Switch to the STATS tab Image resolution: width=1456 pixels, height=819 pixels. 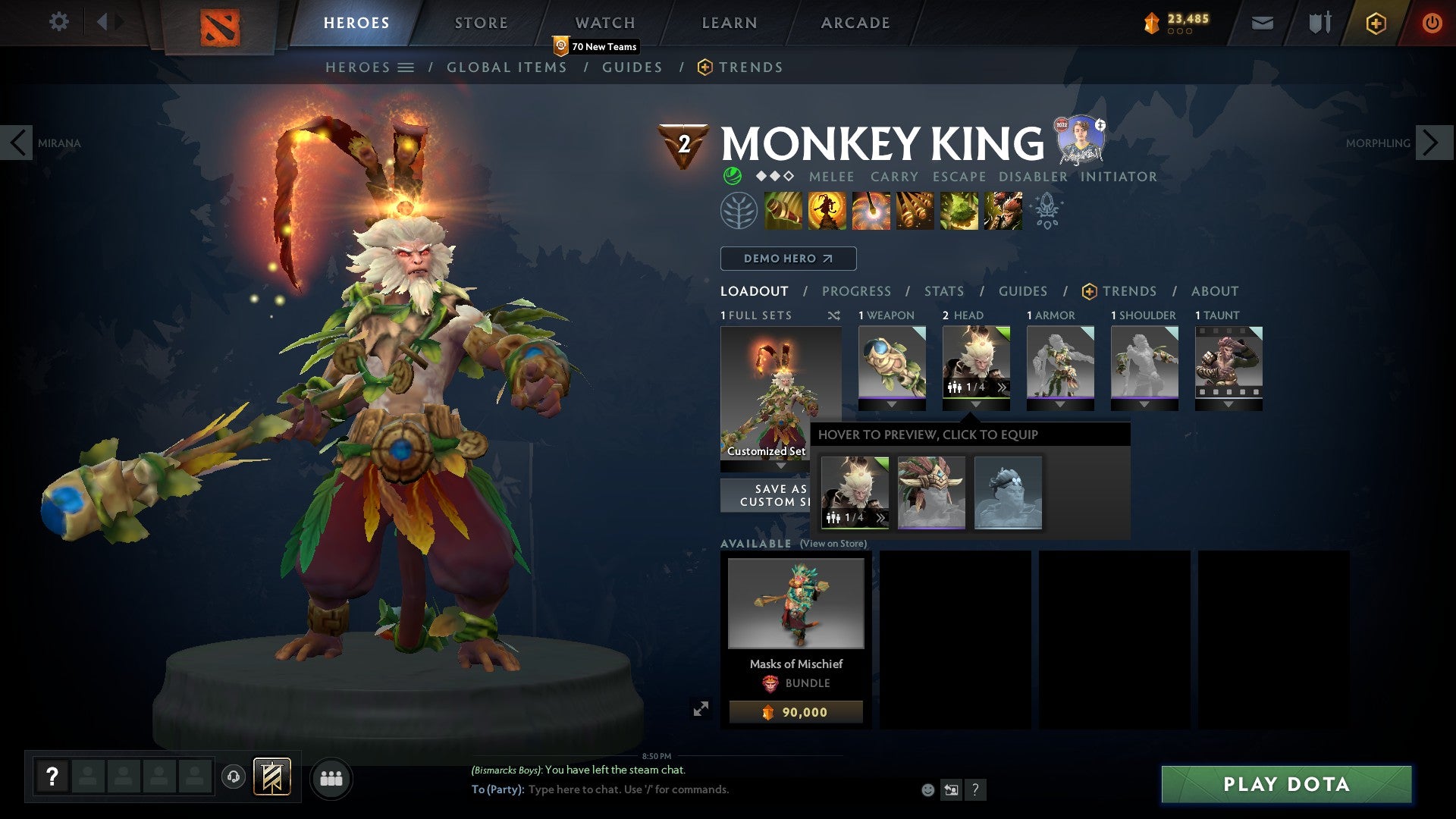pyautogui.click(x=943, y=291)
